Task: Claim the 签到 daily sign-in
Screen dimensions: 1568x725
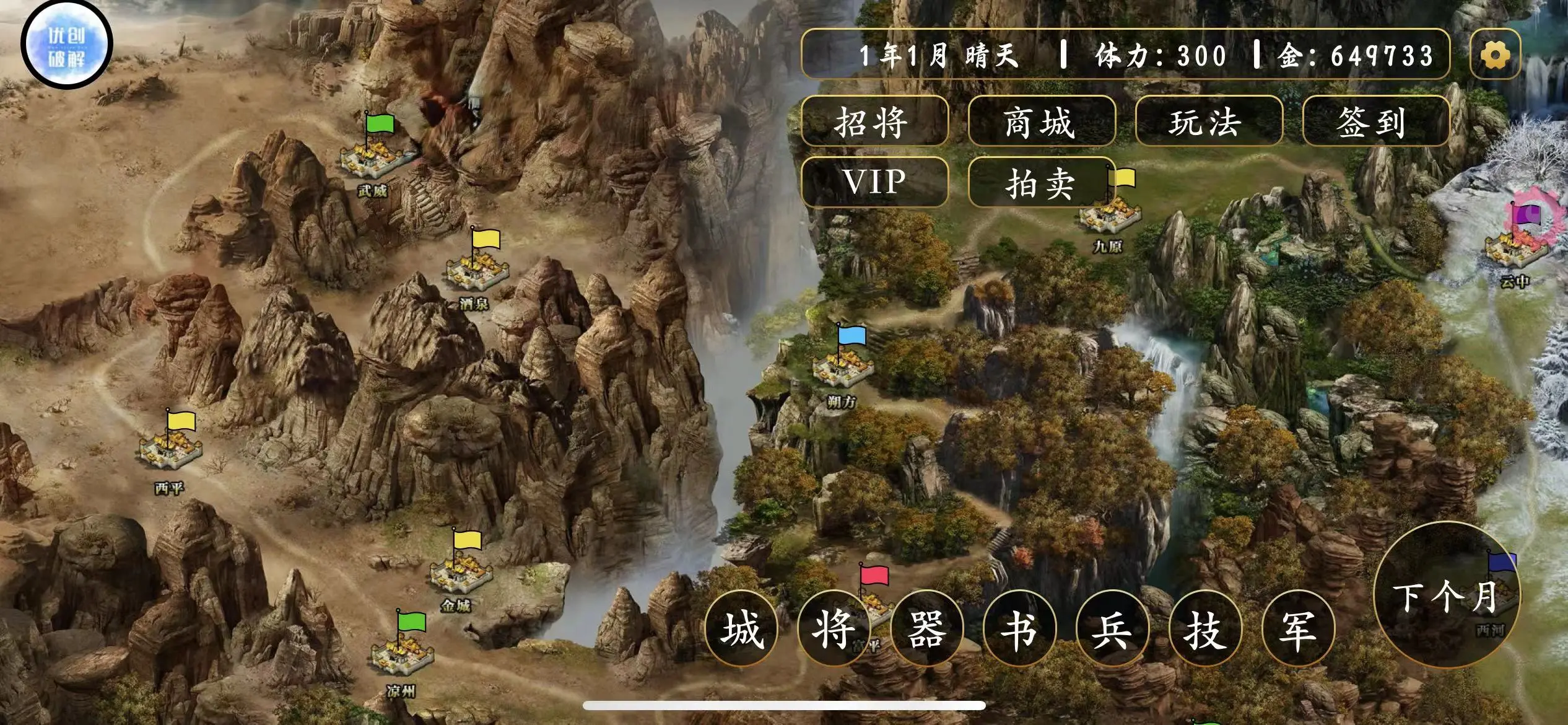Action: click(1375, 121)
